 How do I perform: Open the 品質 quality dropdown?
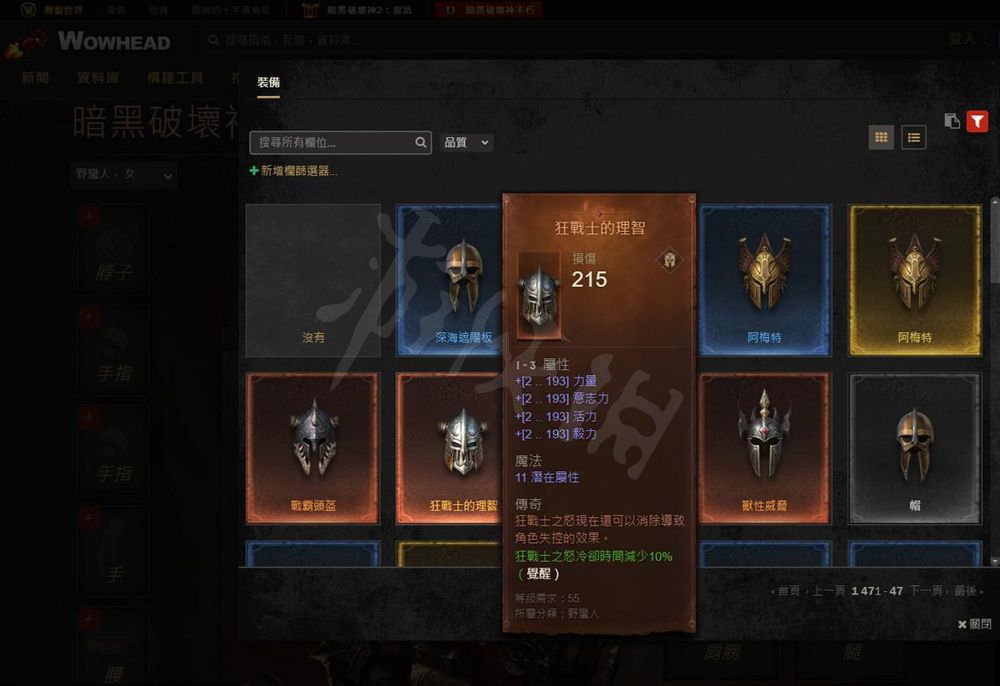pyautogui.click(x=466, y=143)
